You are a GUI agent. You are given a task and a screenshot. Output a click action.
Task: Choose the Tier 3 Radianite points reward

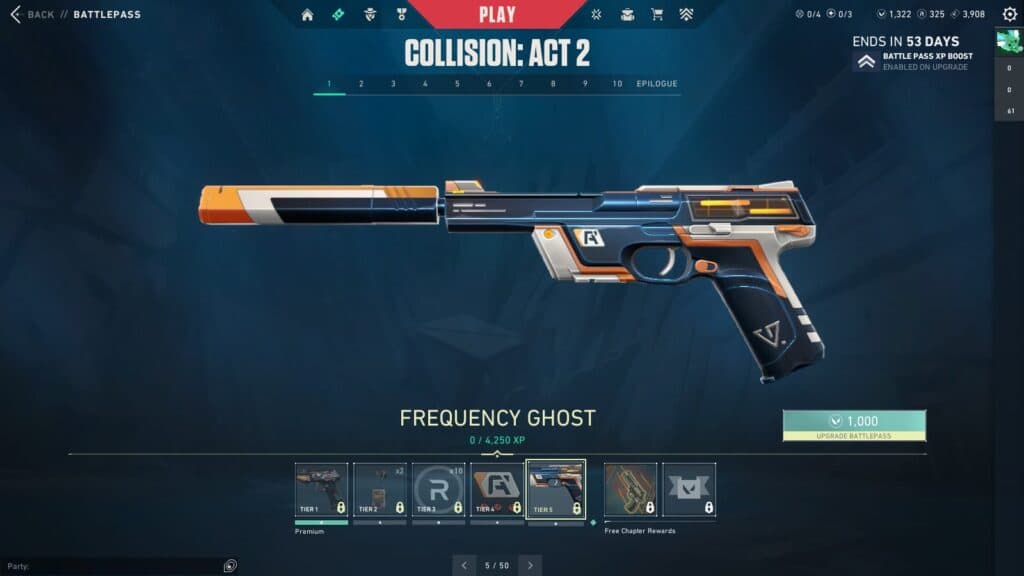(x=438, y=489)
